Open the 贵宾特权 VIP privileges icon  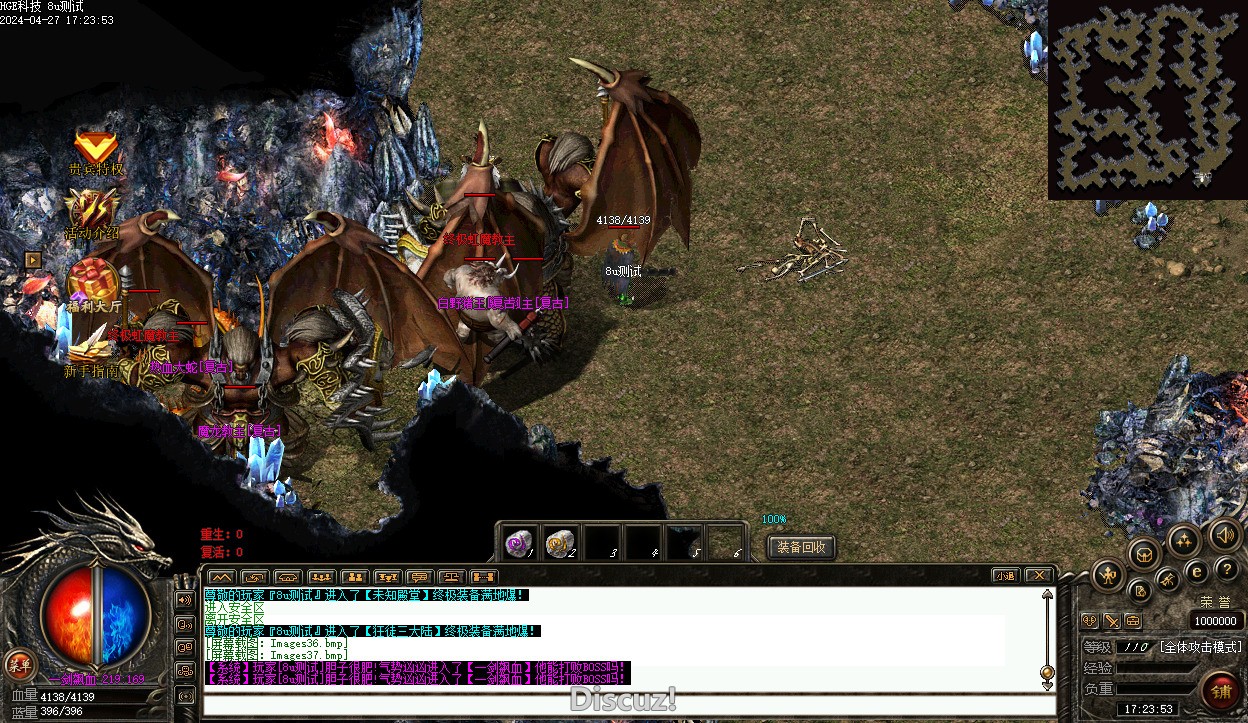click(x=96, y=150)
